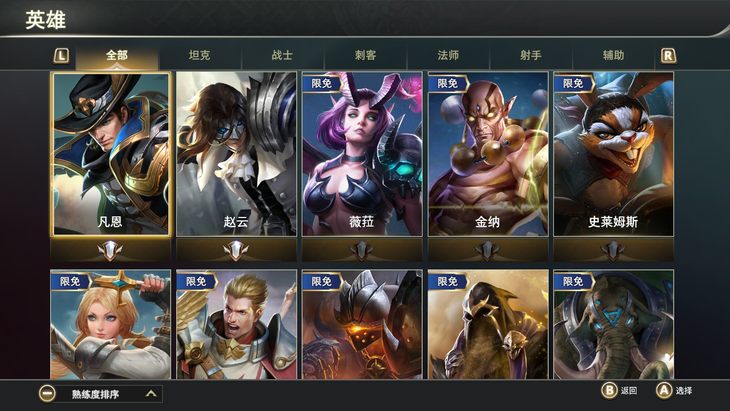Open the 坦克 hero category tab
Screen dimensions: 730x411
200,55
